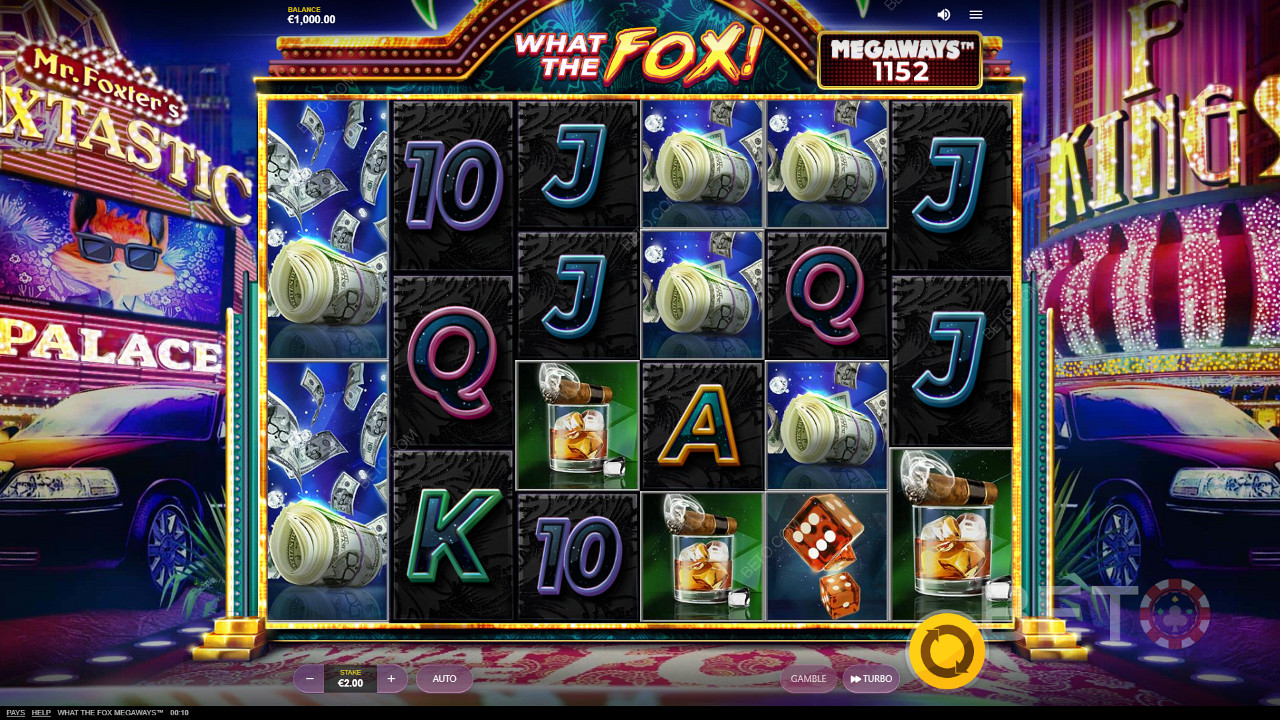The height and width of the screenshot is (720, 1280).
Task: Open the Help page
Action: coord(41,713)
